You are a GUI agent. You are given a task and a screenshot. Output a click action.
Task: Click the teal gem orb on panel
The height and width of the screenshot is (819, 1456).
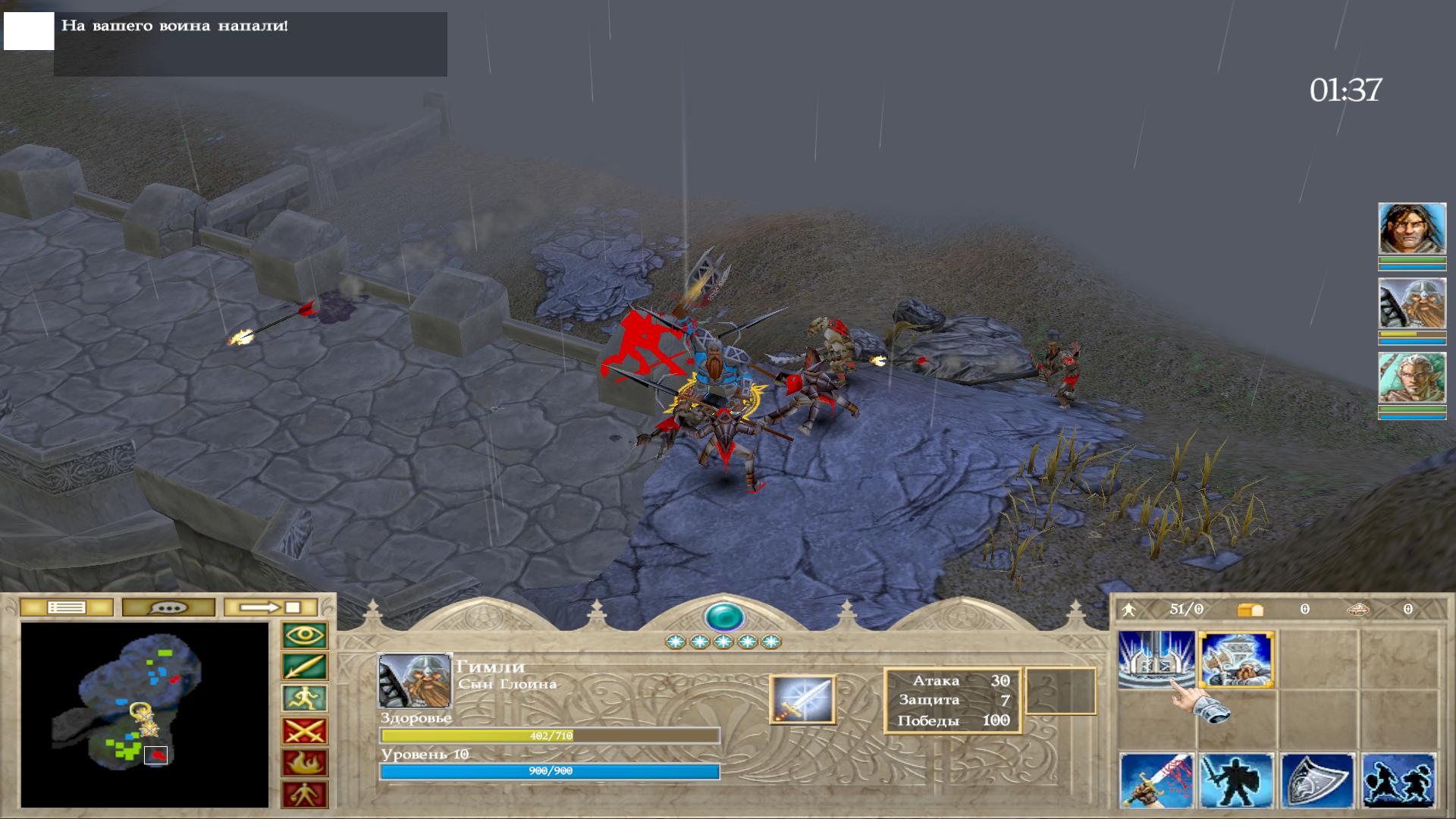click(723, 616)
